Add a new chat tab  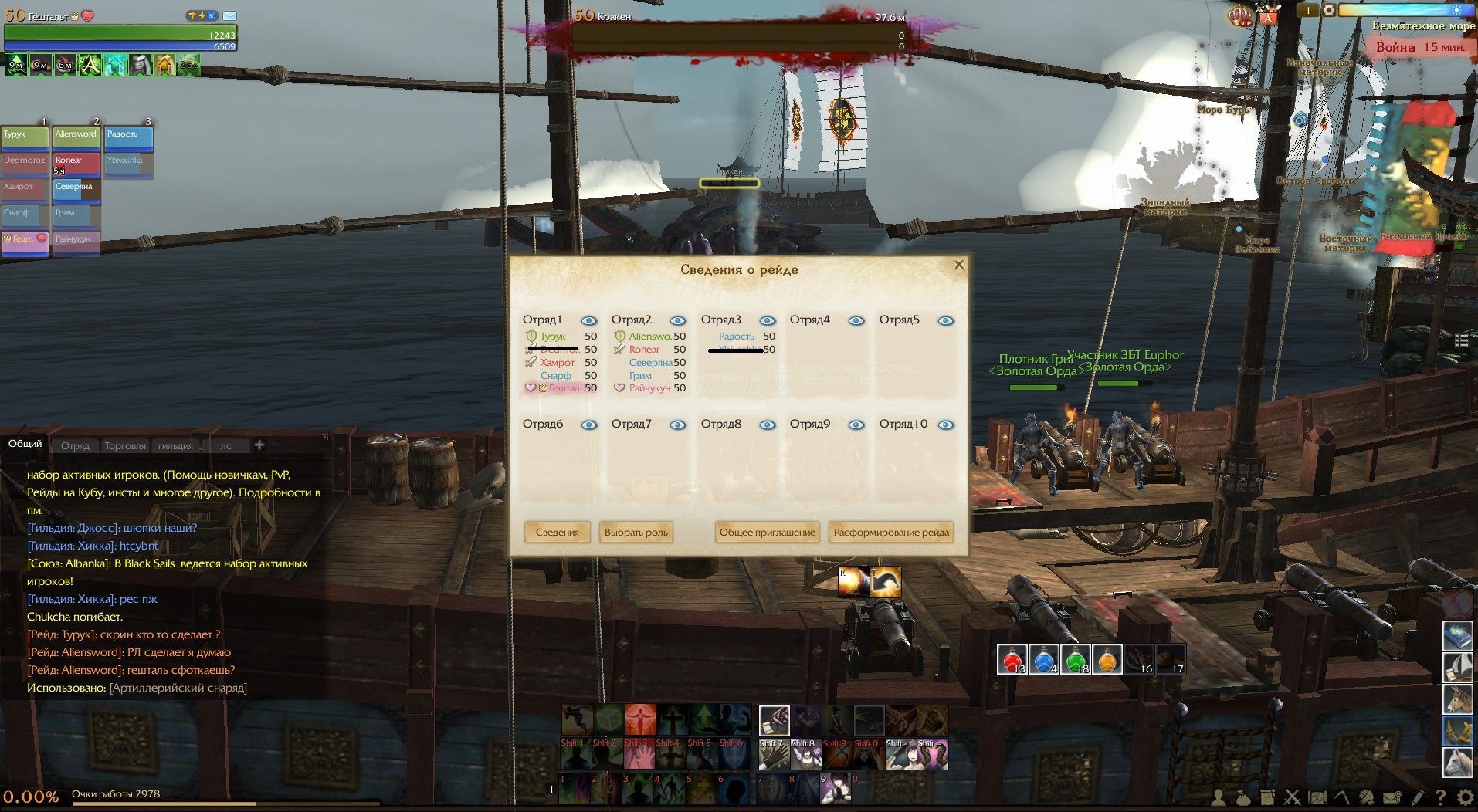(x=259, y=445)
